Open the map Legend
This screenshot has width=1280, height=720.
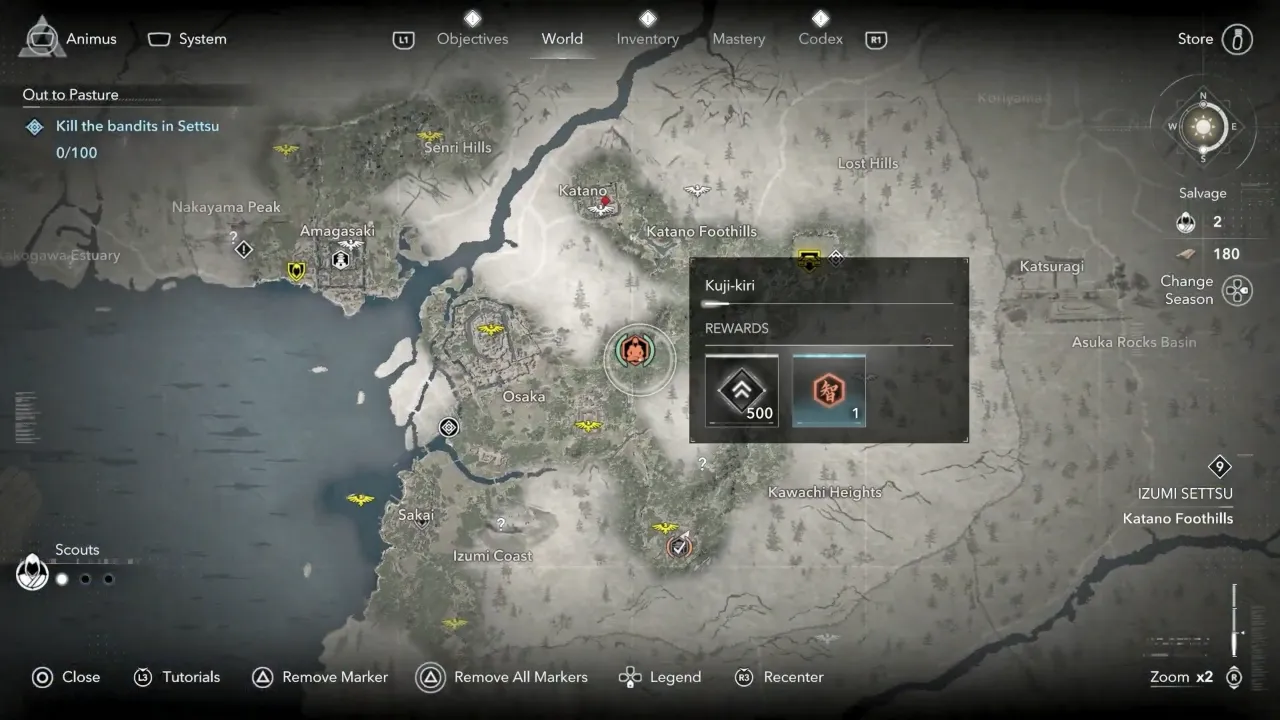click(660, 677)
